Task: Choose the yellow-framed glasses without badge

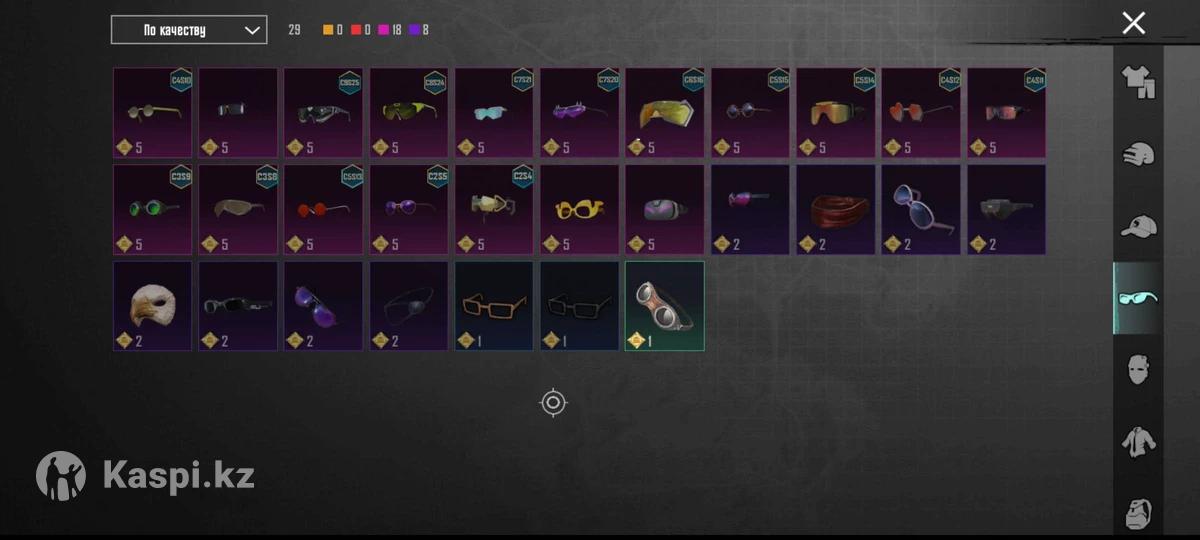Action: [580, 209]
